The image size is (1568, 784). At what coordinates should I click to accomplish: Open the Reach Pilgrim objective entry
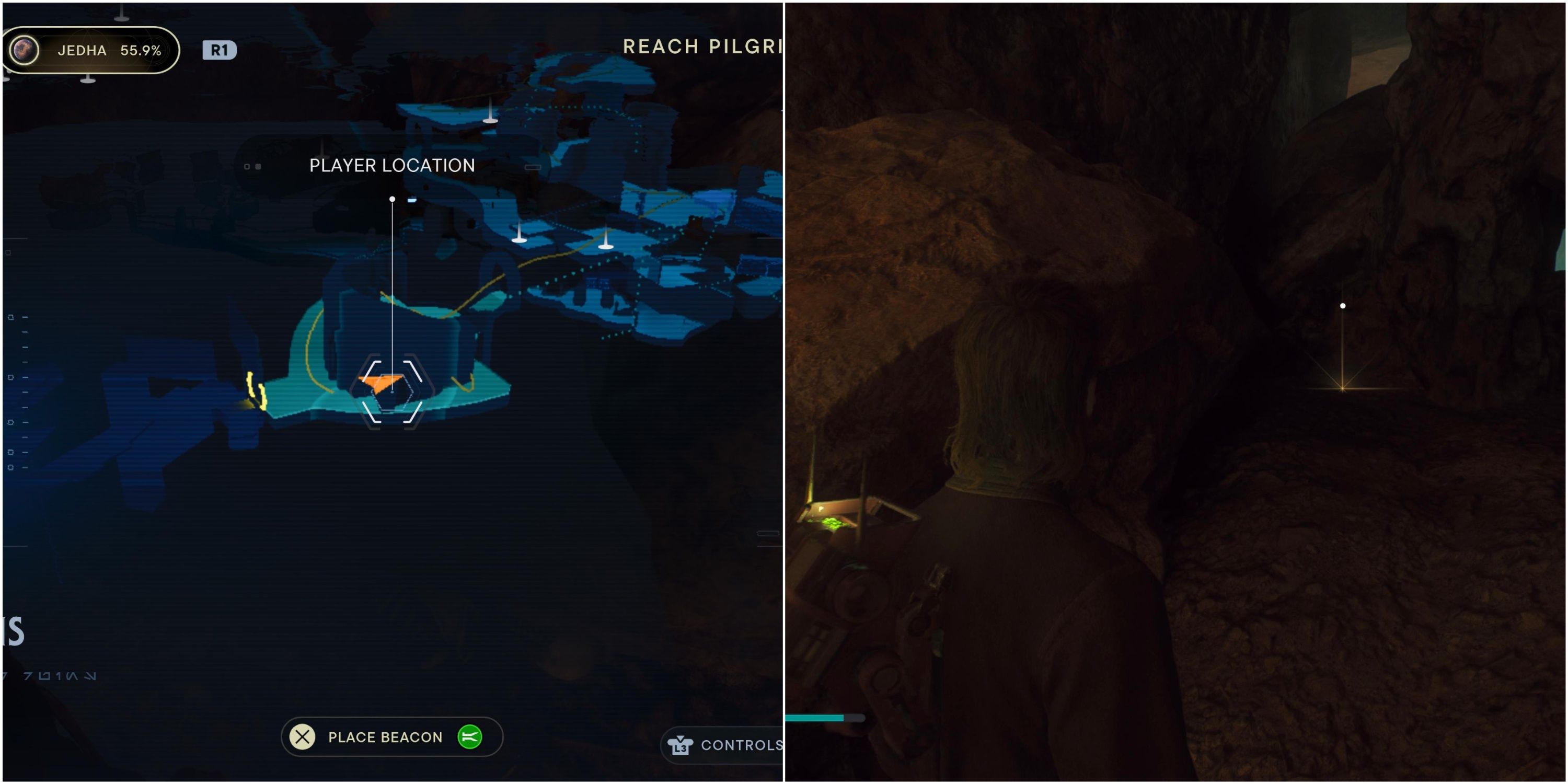tap(700, 48)
